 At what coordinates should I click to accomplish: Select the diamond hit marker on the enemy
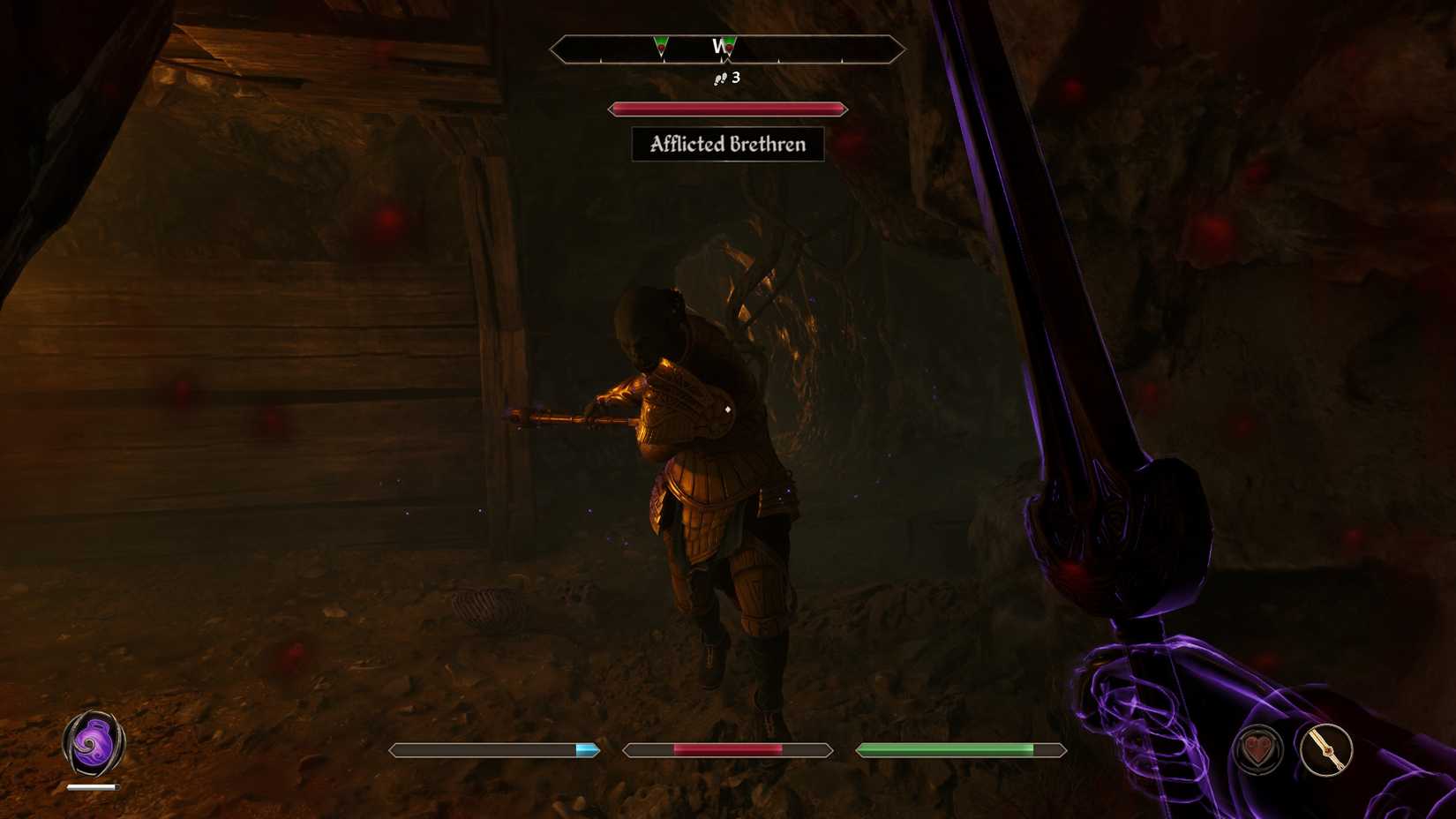[x=727, y=409]
